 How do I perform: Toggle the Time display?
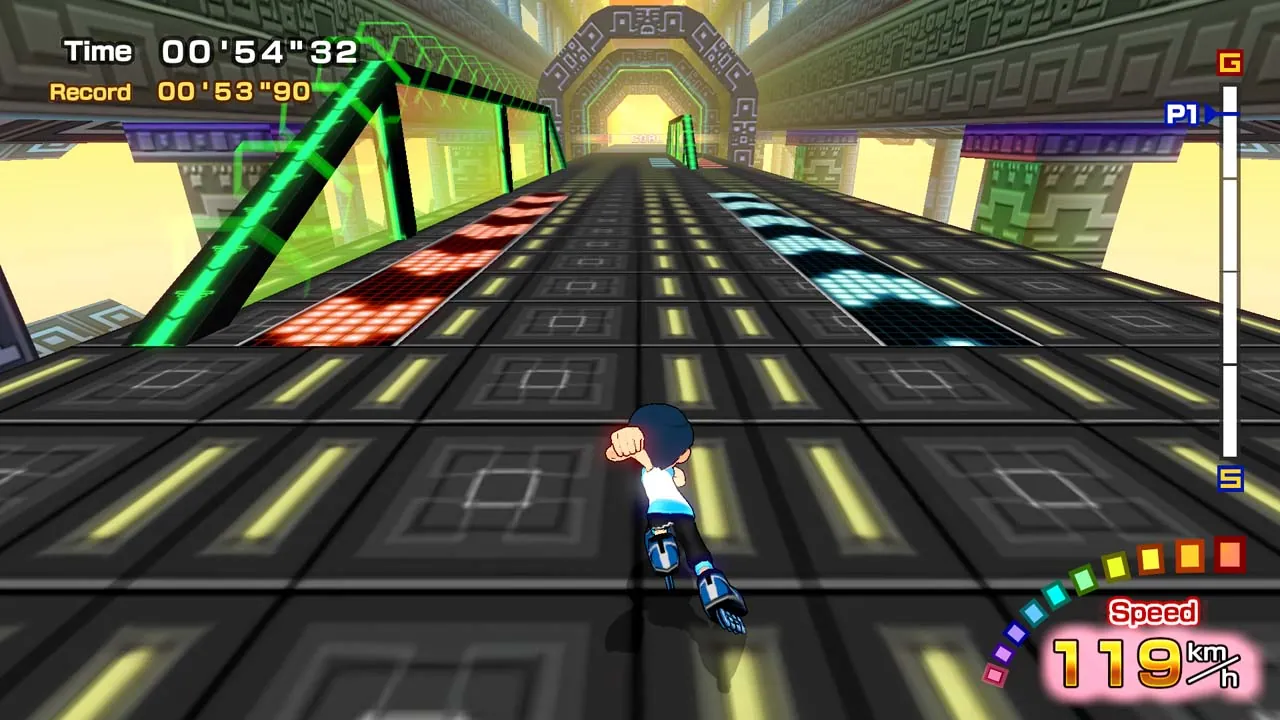[x=210, y=50]
